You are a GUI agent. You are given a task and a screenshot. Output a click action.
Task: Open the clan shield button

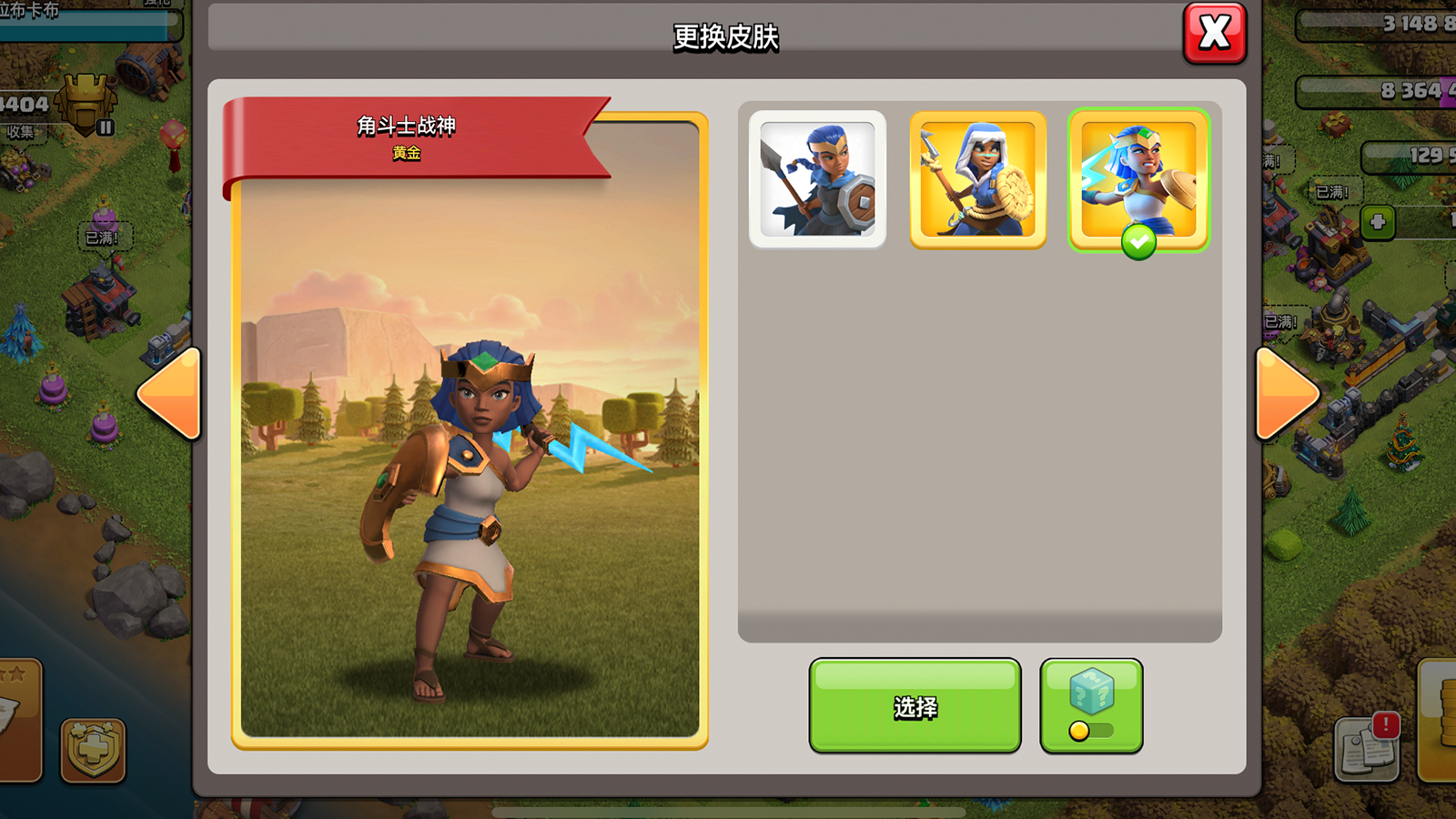point(93,749)
